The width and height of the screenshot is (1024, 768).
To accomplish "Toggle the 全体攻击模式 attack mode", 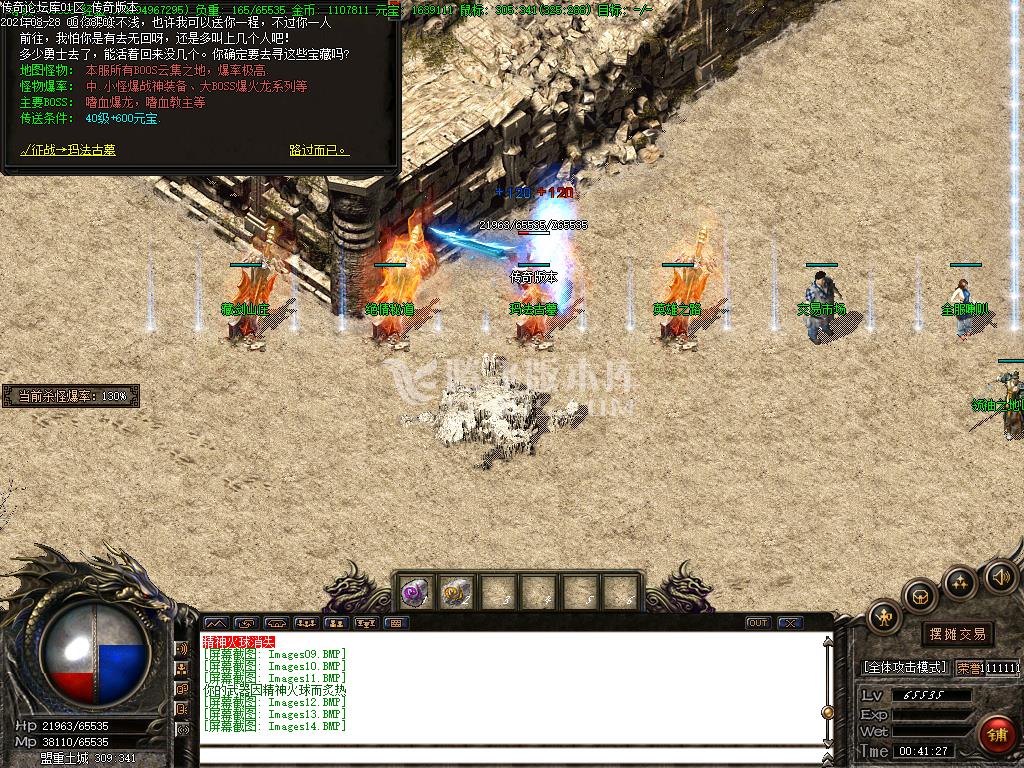I will pos(904,667).
